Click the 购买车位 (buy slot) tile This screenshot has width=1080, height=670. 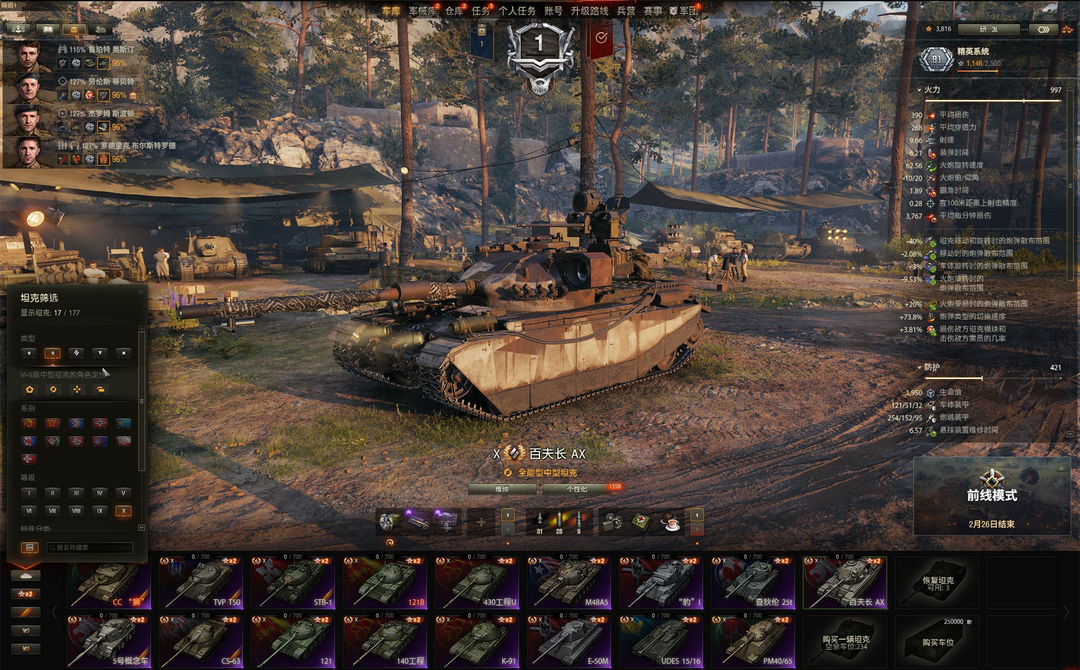[937, 641]
